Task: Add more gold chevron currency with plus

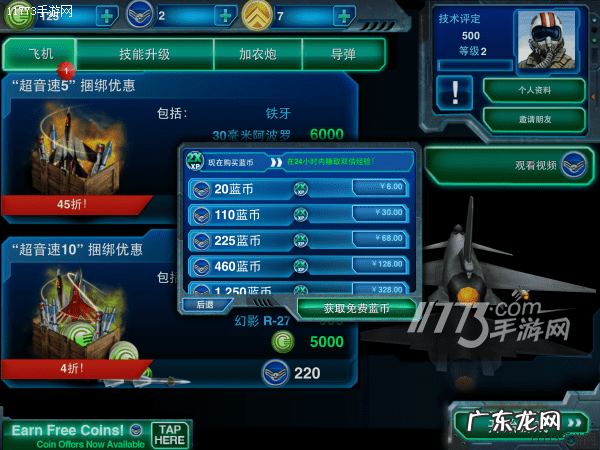Action: [343, 16]
